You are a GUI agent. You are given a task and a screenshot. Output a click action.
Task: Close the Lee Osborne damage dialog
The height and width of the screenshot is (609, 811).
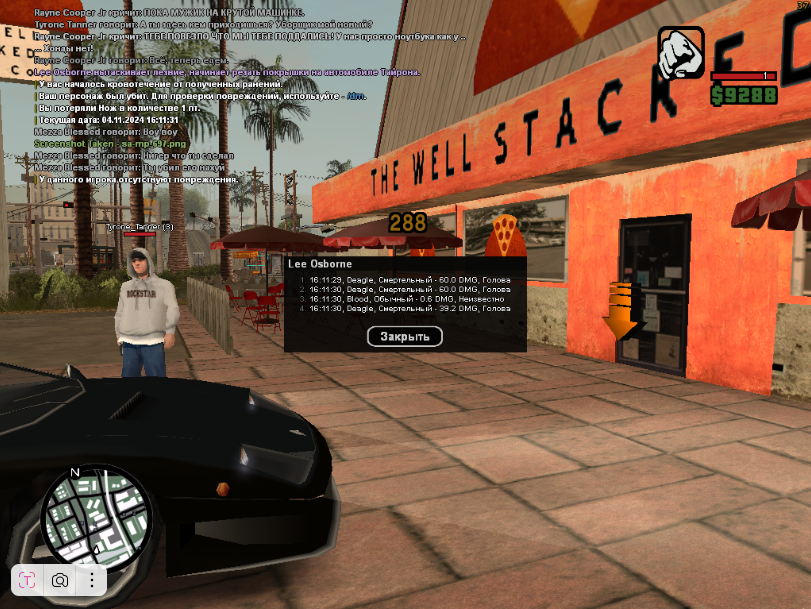coord(404,336)
